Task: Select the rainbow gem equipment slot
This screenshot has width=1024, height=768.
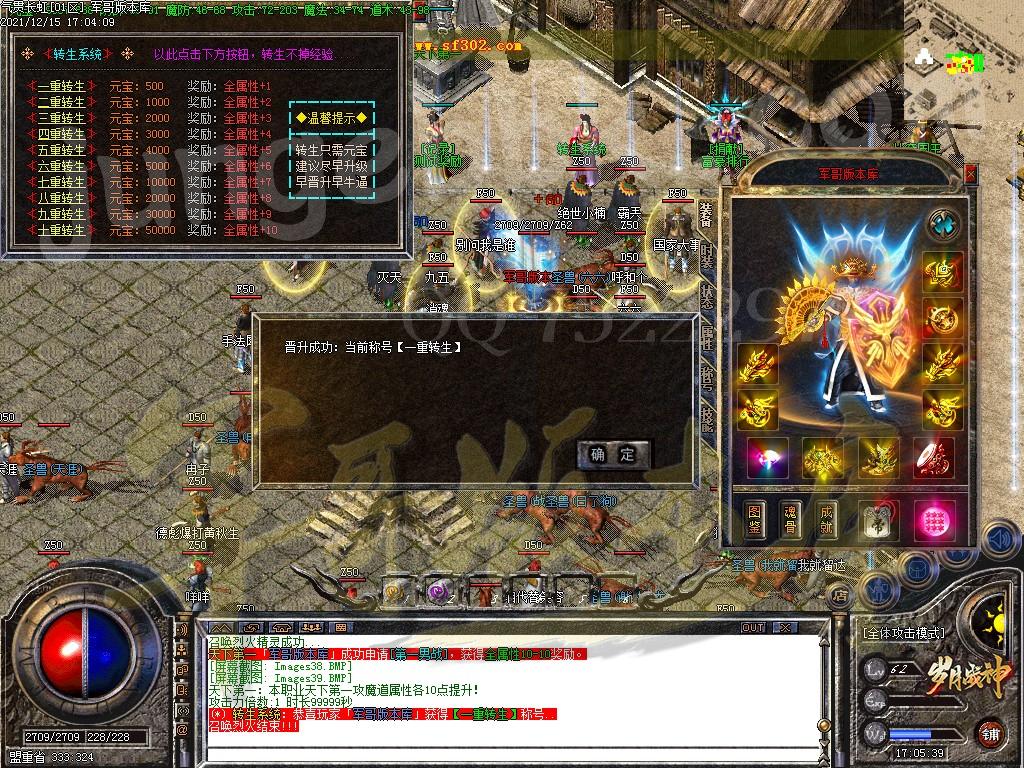Action: click(x=767, y=457)
